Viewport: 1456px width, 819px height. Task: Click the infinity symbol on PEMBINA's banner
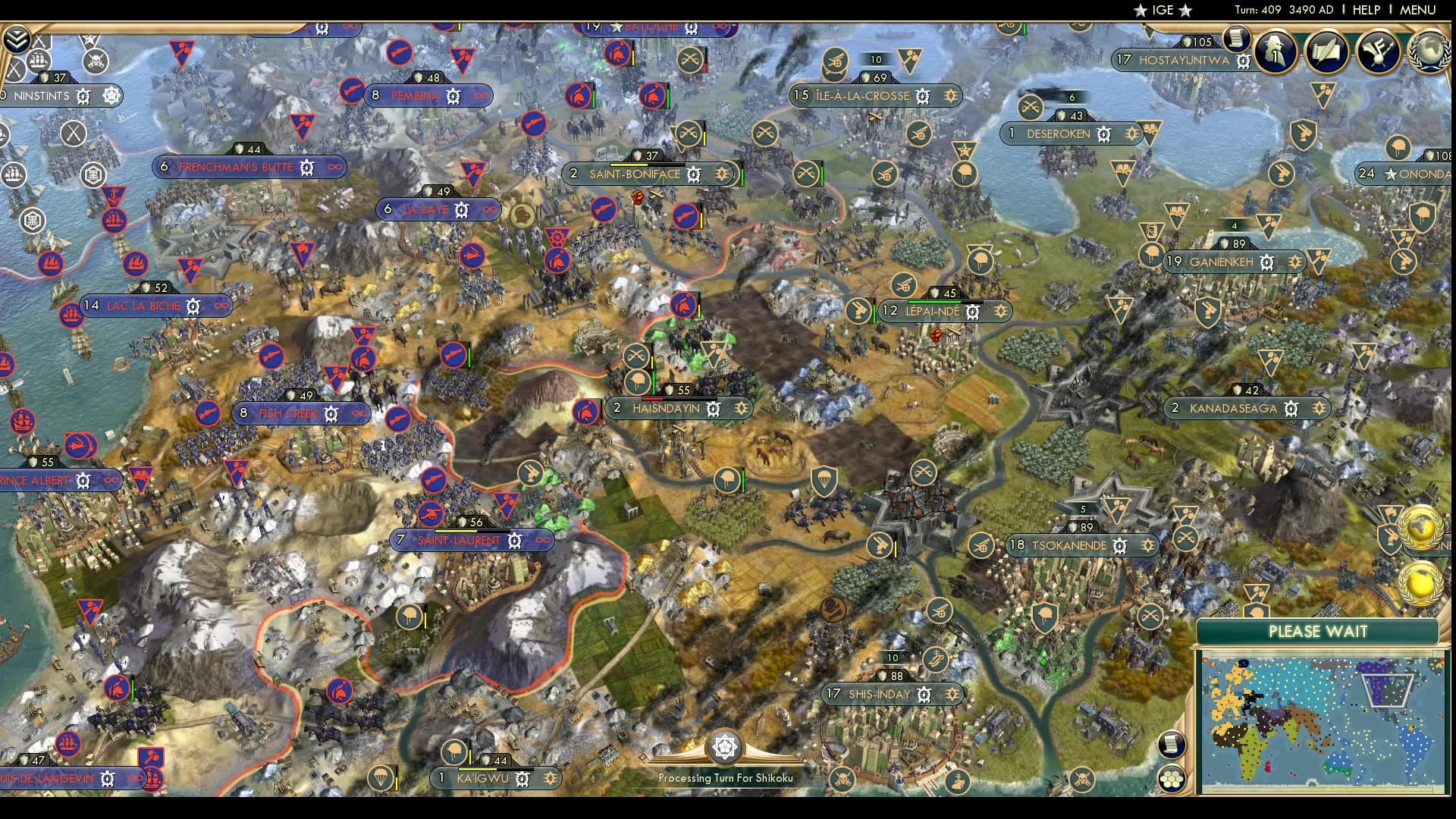[482, 96]
